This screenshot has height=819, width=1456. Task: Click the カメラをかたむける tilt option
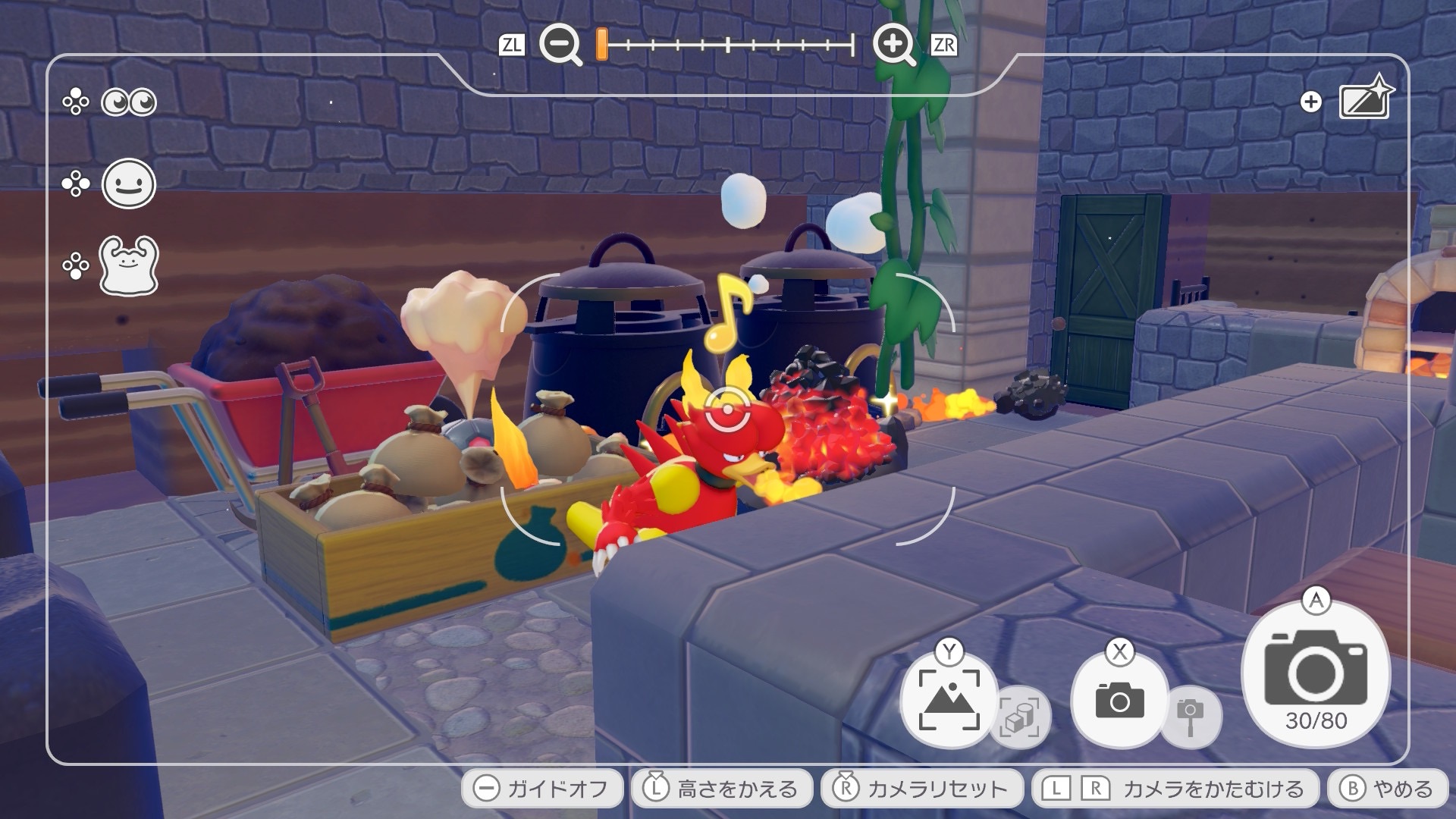[1174, 789]
